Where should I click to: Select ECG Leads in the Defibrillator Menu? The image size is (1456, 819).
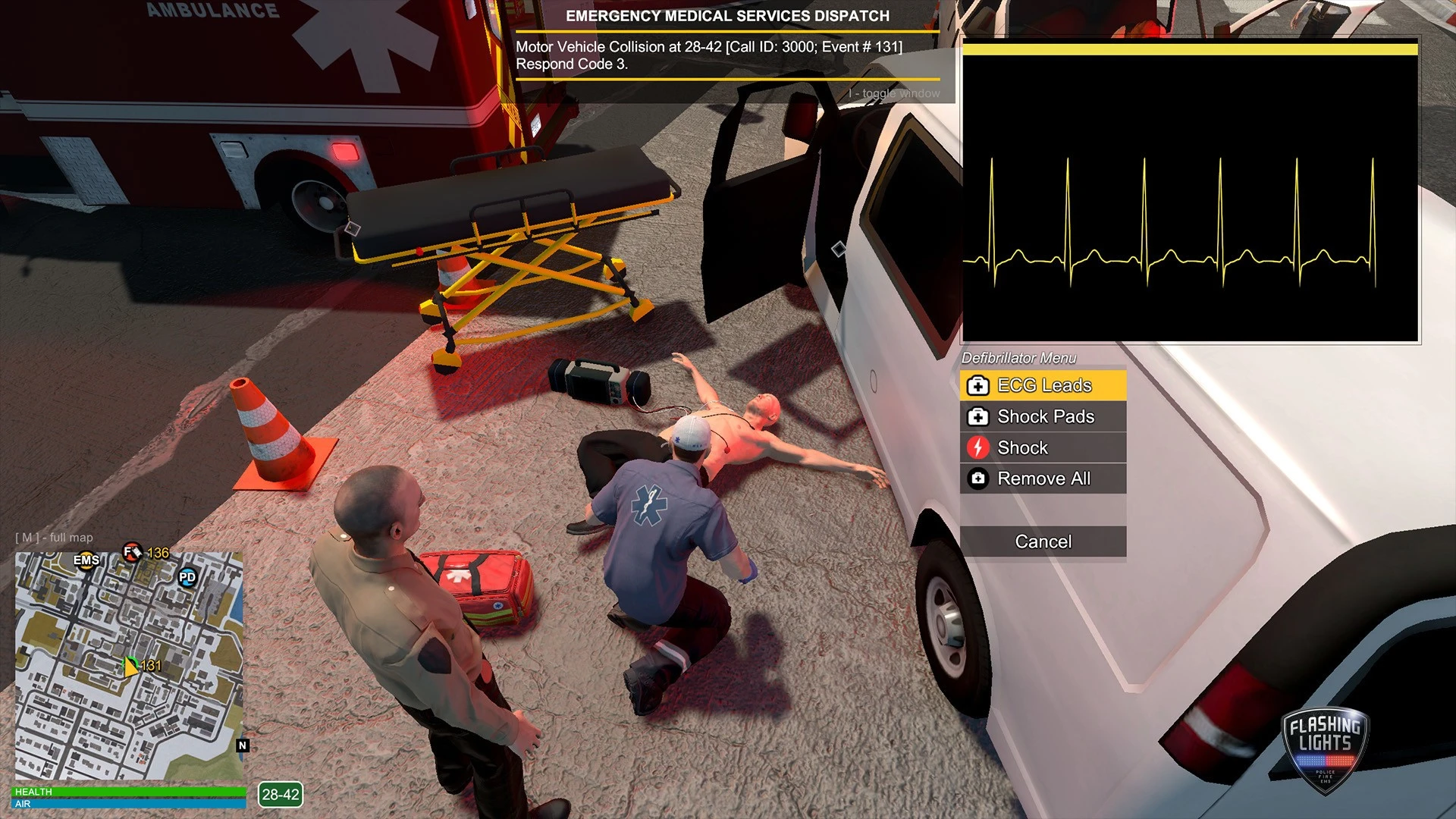[1043, 385]
